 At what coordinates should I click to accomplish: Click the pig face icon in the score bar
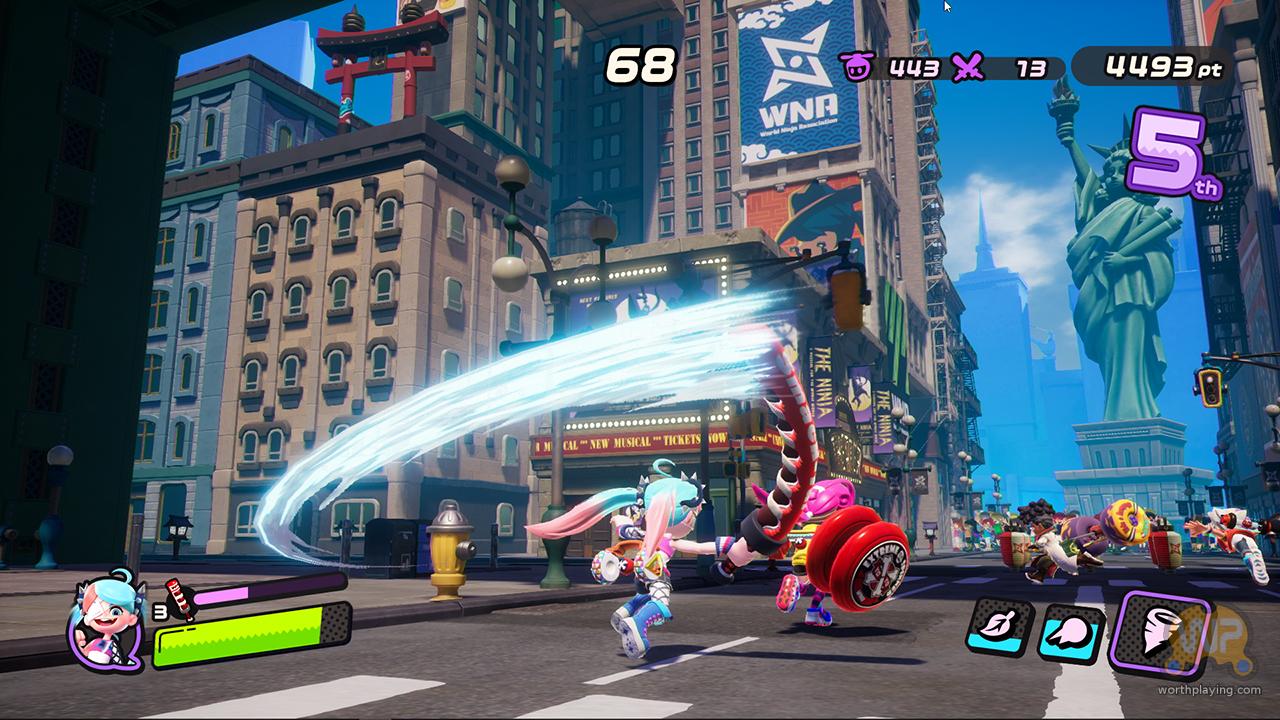[855, 67]
